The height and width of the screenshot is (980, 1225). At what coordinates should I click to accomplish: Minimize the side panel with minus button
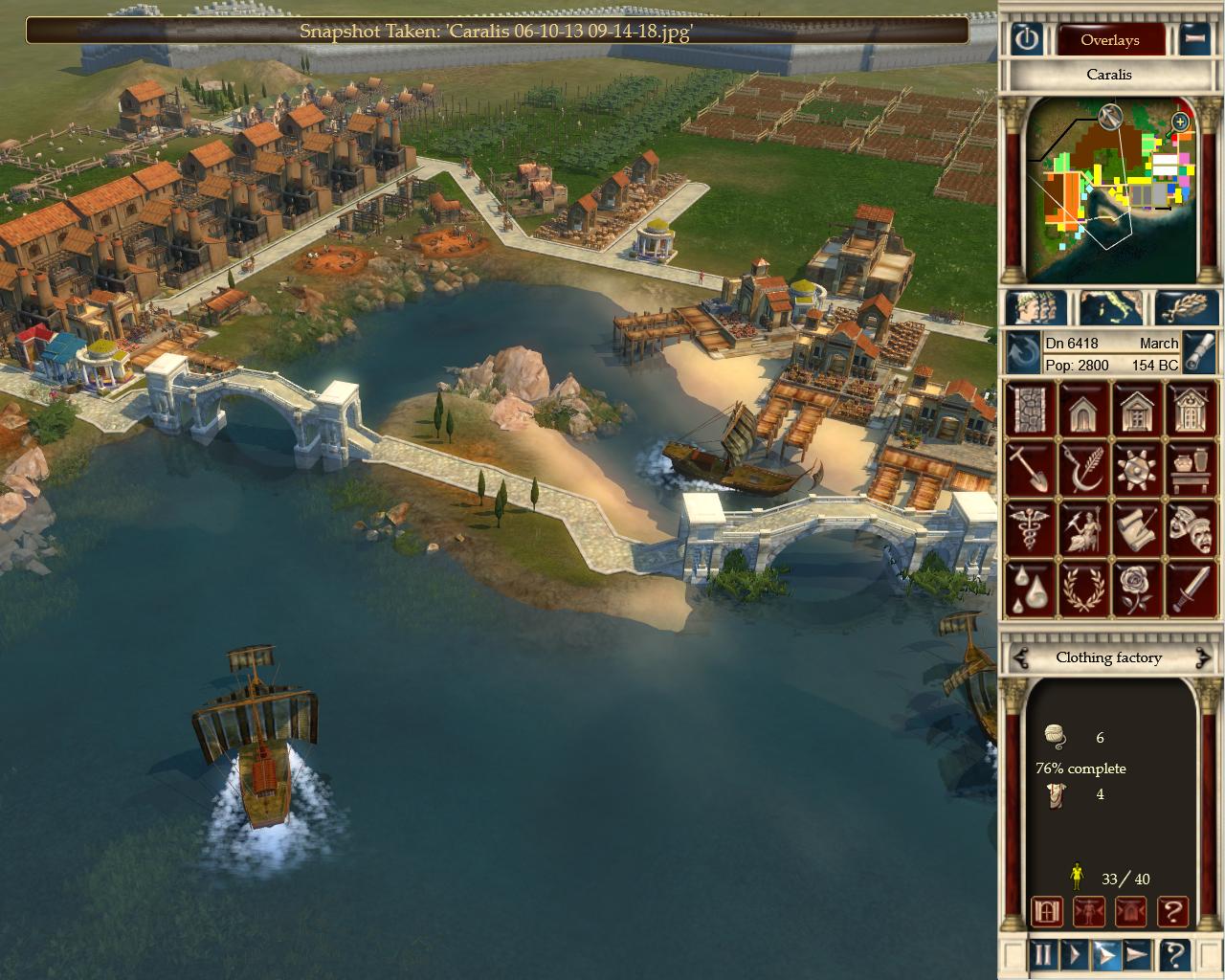pyautogui.click(x=1193, y=40)
